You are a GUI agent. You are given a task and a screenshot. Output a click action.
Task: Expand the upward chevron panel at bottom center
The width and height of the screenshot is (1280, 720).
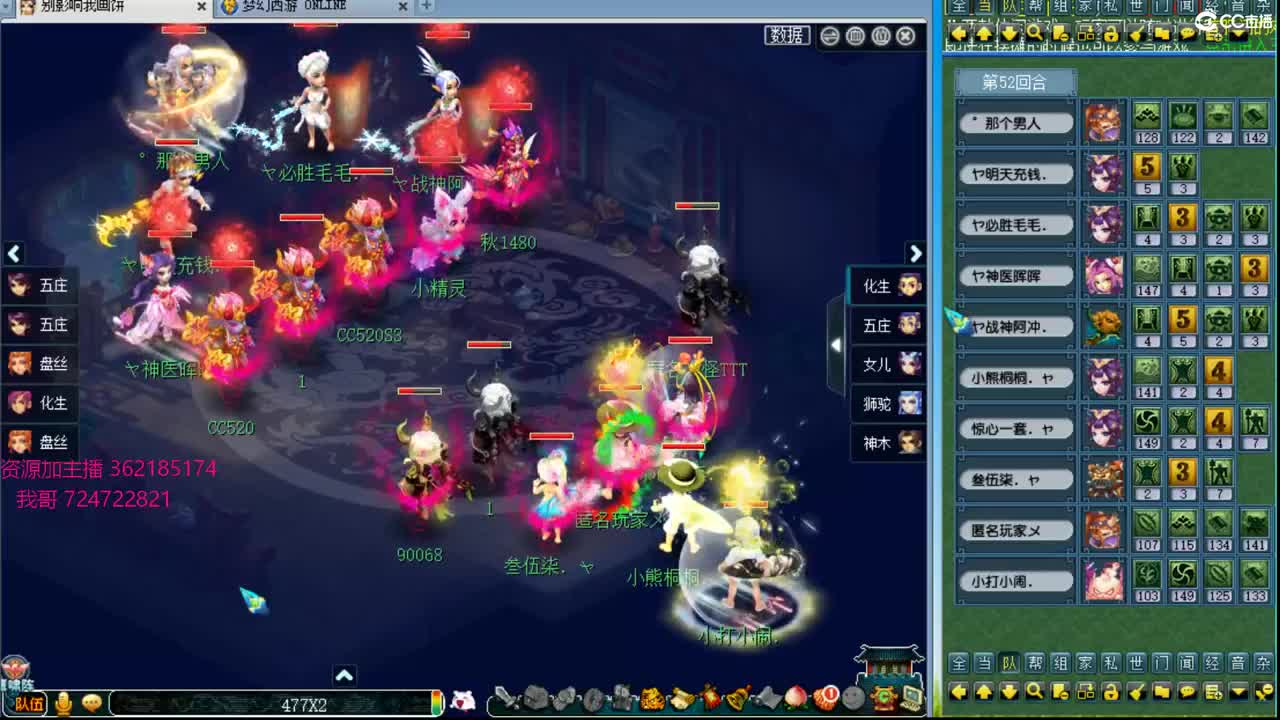tap(344, 676)
